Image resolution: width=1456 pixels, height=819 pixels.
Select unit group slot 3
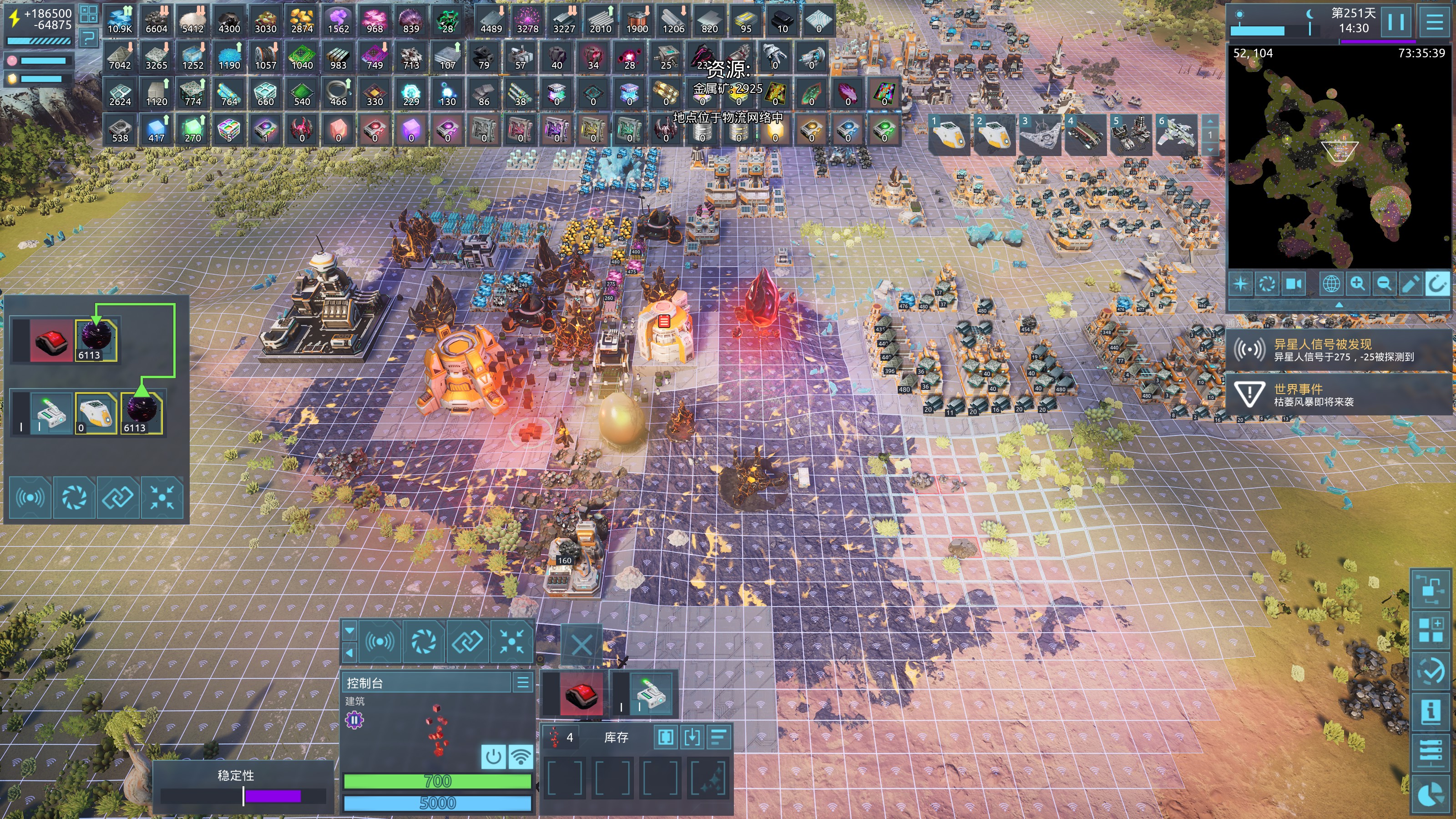(1040, 136)
